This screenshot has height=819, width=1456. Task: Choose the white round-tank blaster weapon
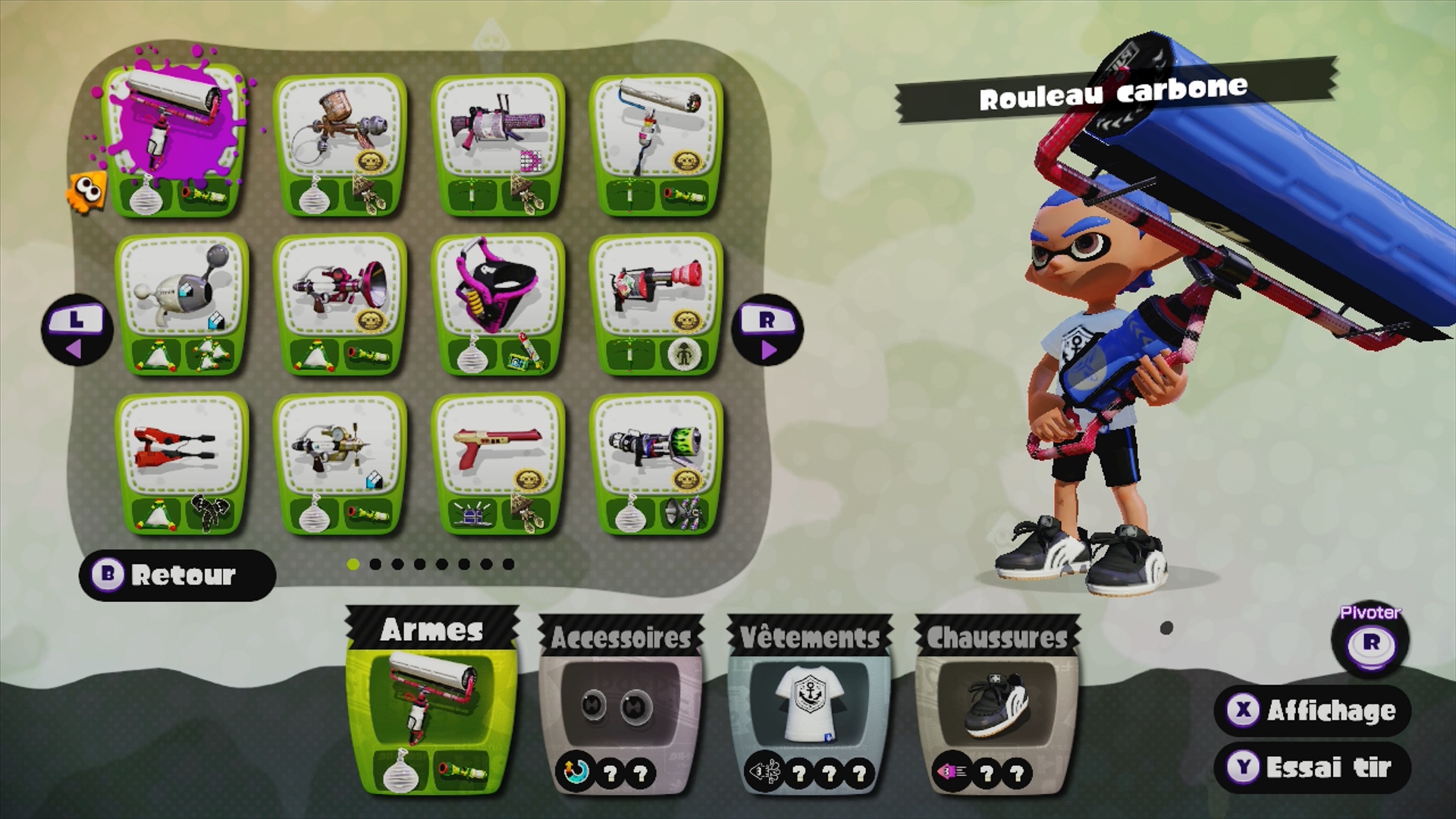182,303
